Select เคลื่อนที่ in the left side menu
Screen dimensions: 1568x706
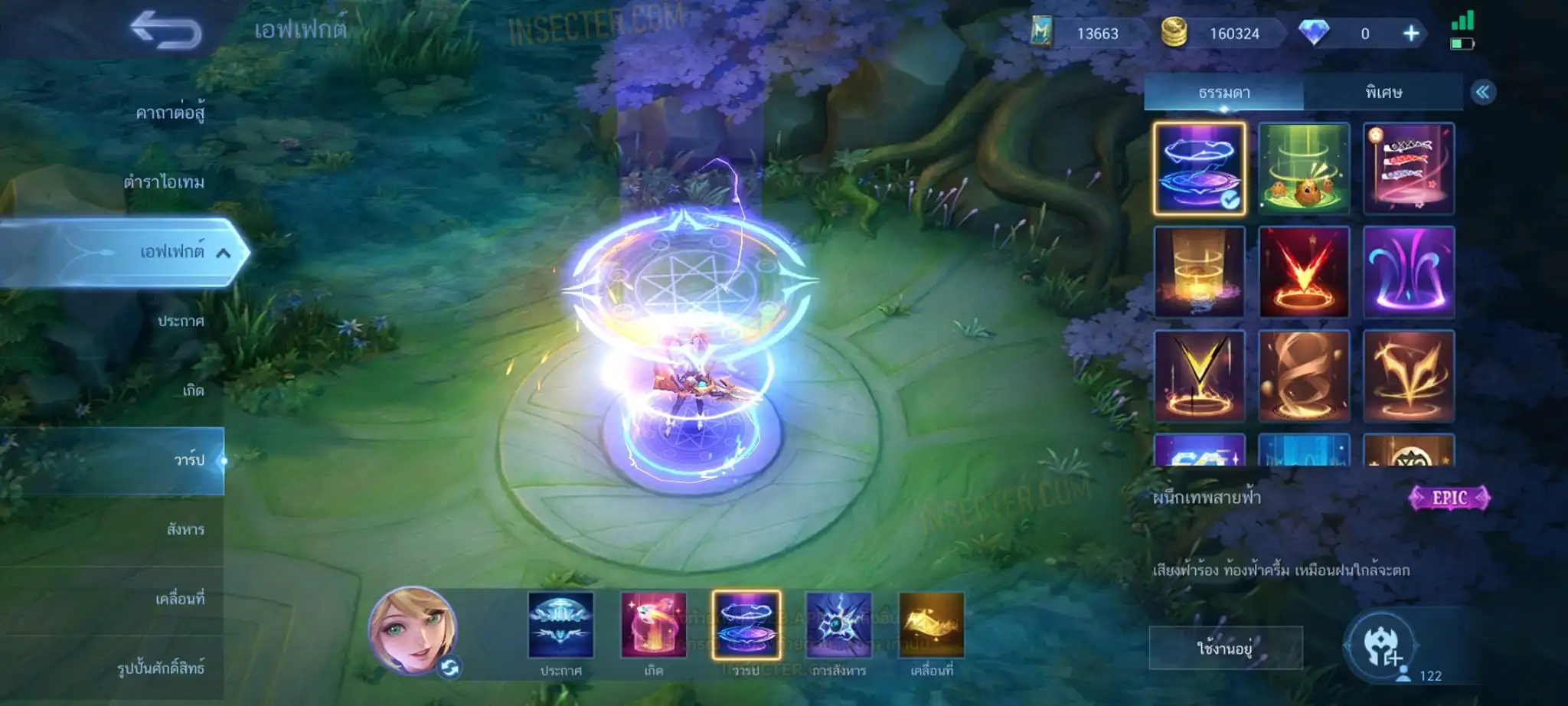click(180, 599)
